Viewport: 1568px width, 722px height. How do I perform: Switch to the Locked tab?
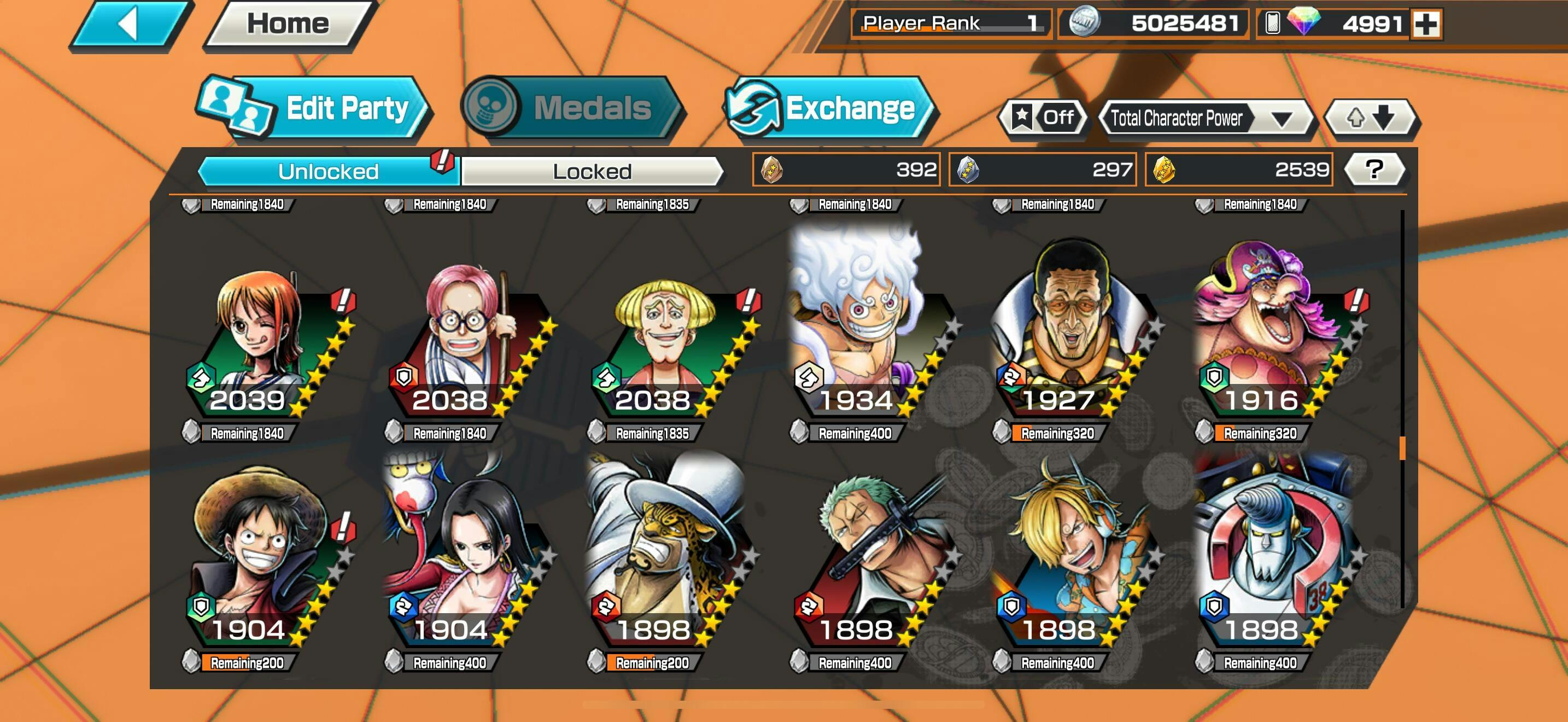click(x=592, y=171)
